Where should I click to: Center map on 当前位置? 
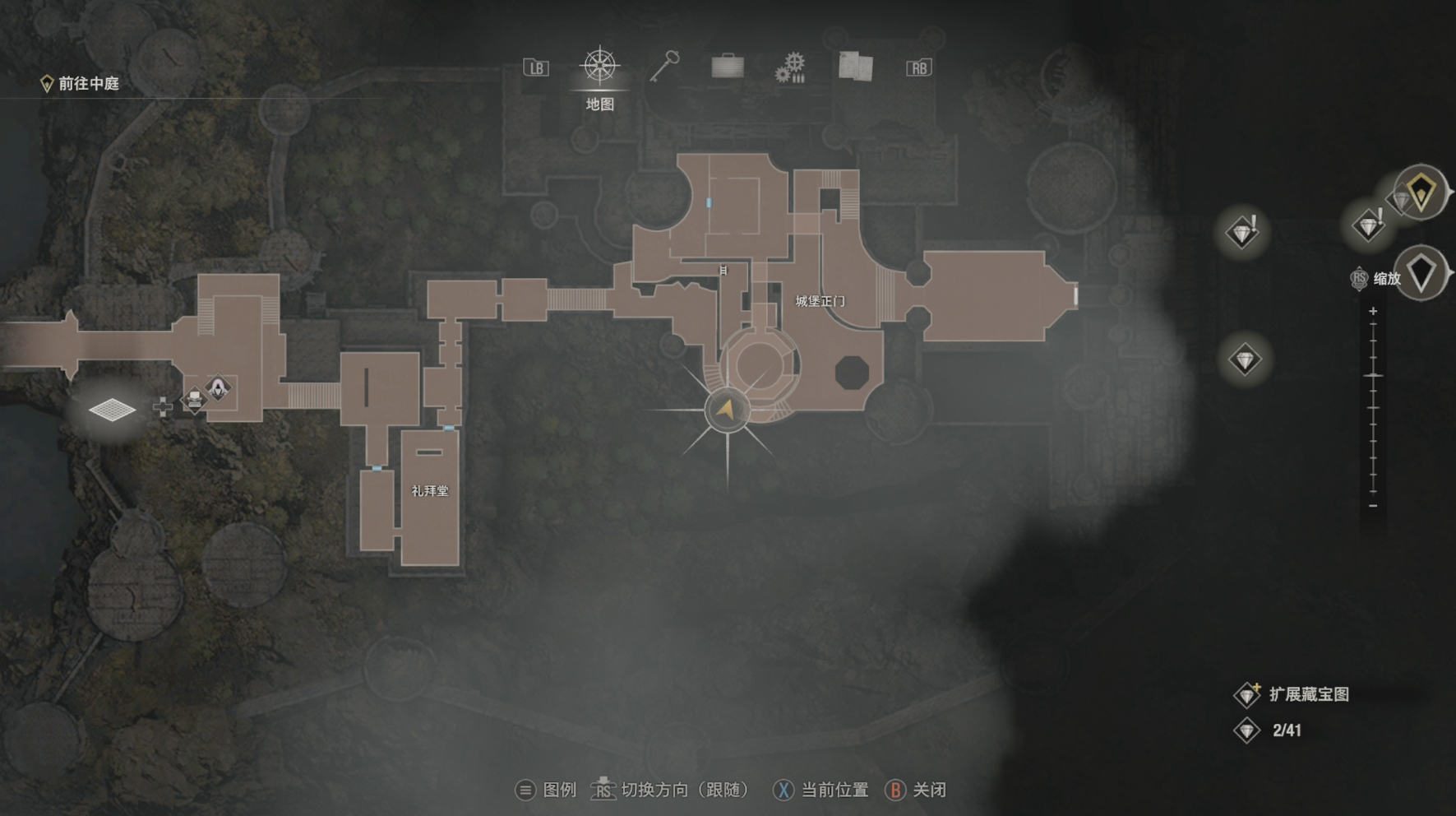(820, 790)
